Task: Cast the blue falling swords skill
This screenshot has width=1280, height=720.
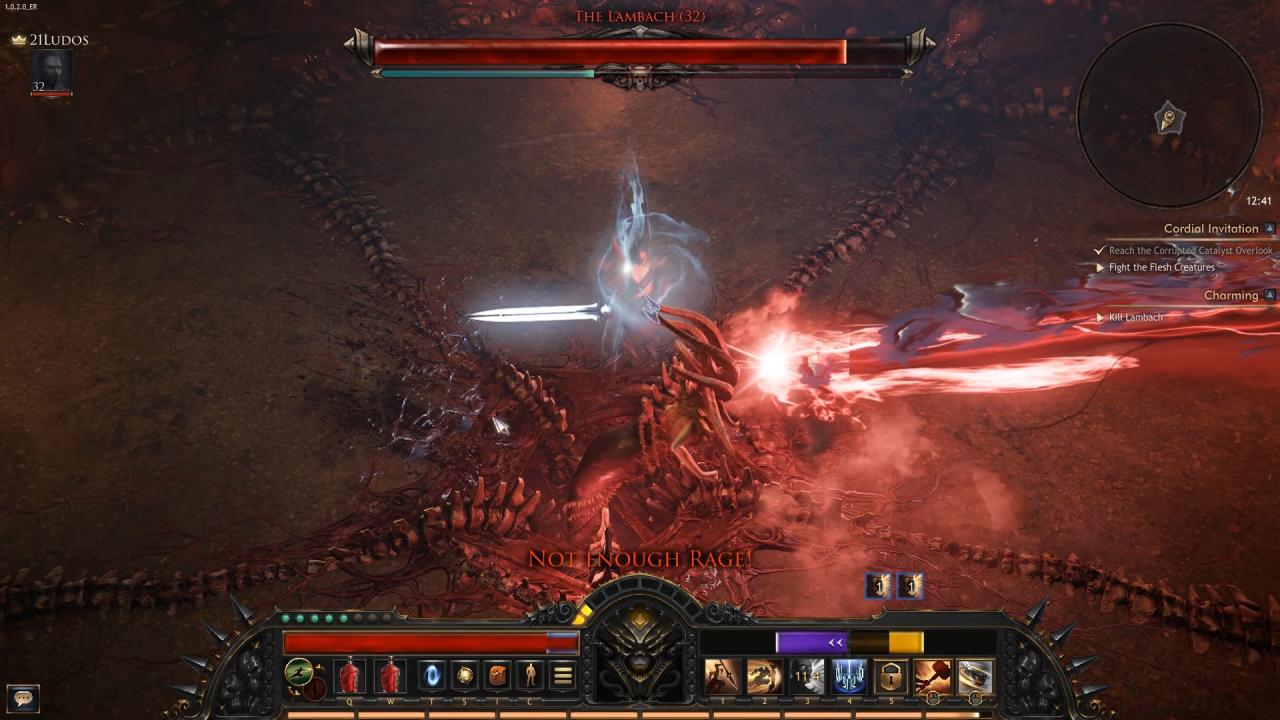Action: pyautogui.click(x=849, y=677)
